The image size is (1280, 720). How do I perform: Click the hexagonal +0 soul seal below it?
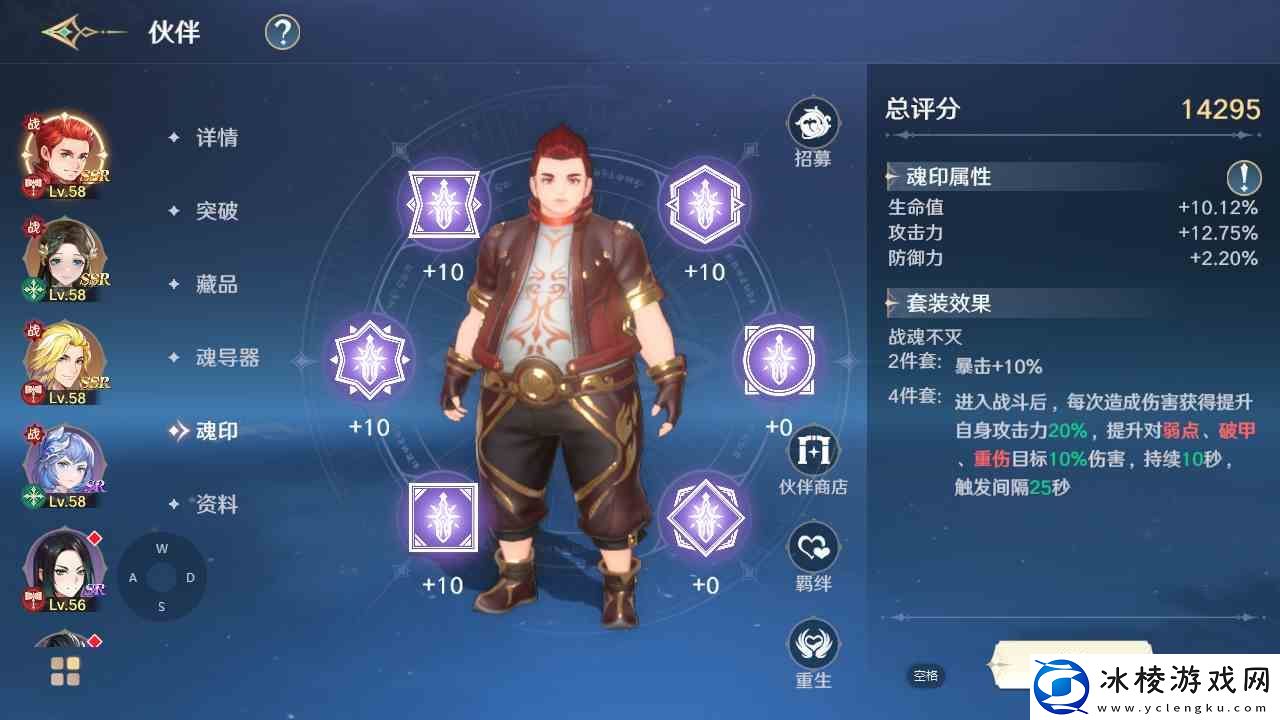(704, 517)
